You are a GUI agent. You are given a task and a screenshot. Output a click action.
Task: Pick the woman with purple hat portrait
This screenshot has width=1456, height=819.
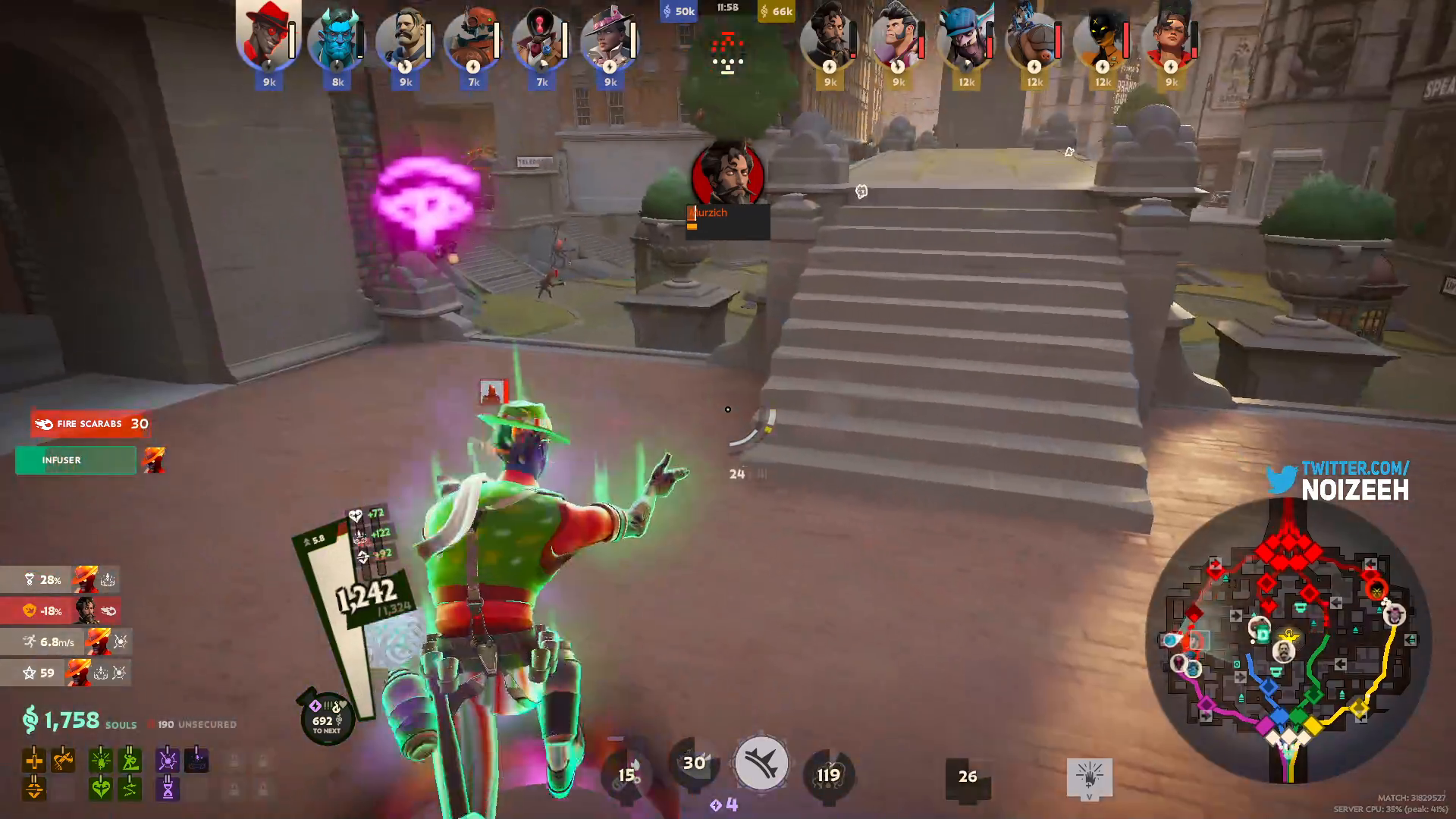coord(609,39)
